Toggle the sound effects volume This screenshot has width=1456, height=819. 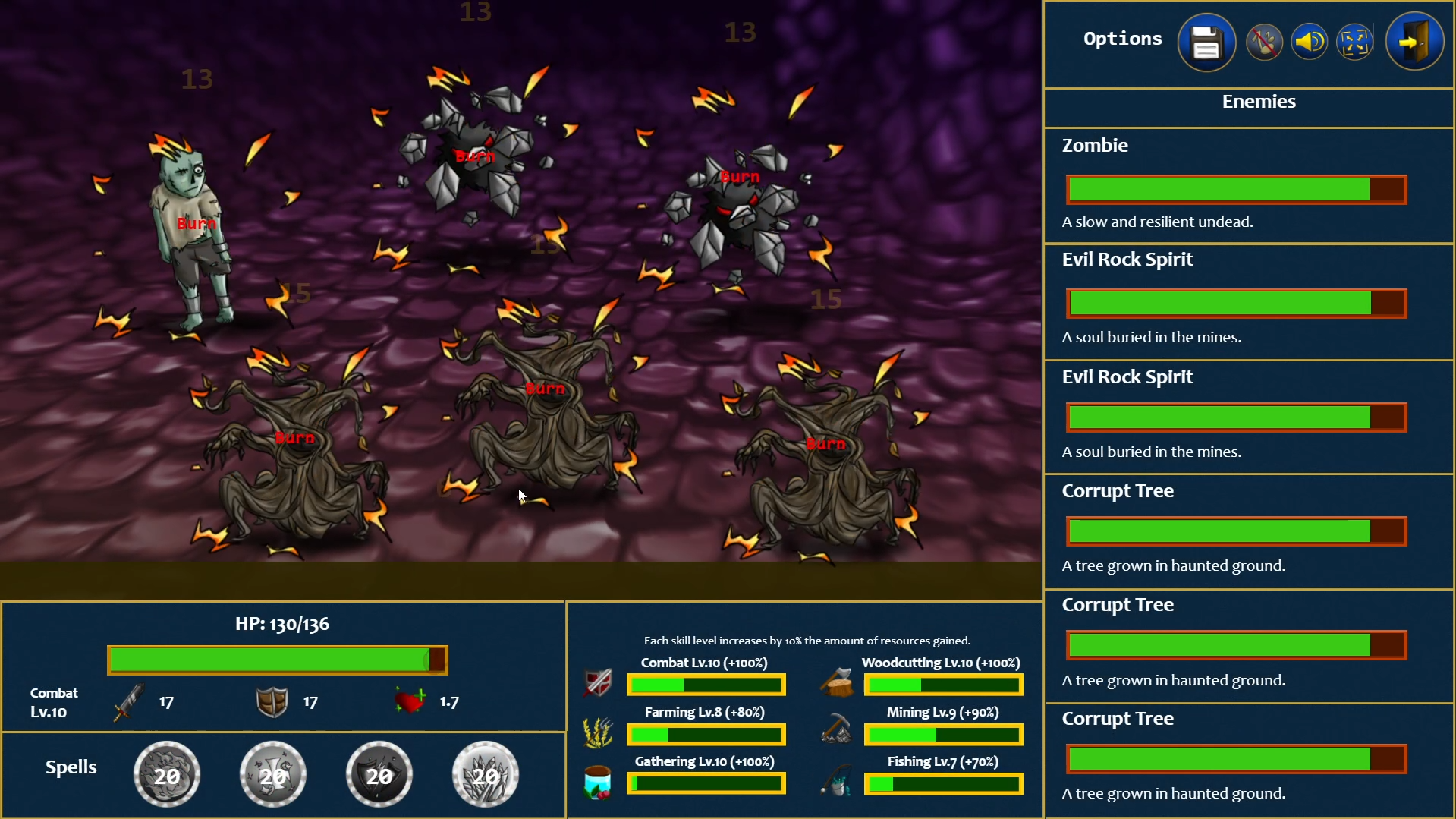(1308, 42)
